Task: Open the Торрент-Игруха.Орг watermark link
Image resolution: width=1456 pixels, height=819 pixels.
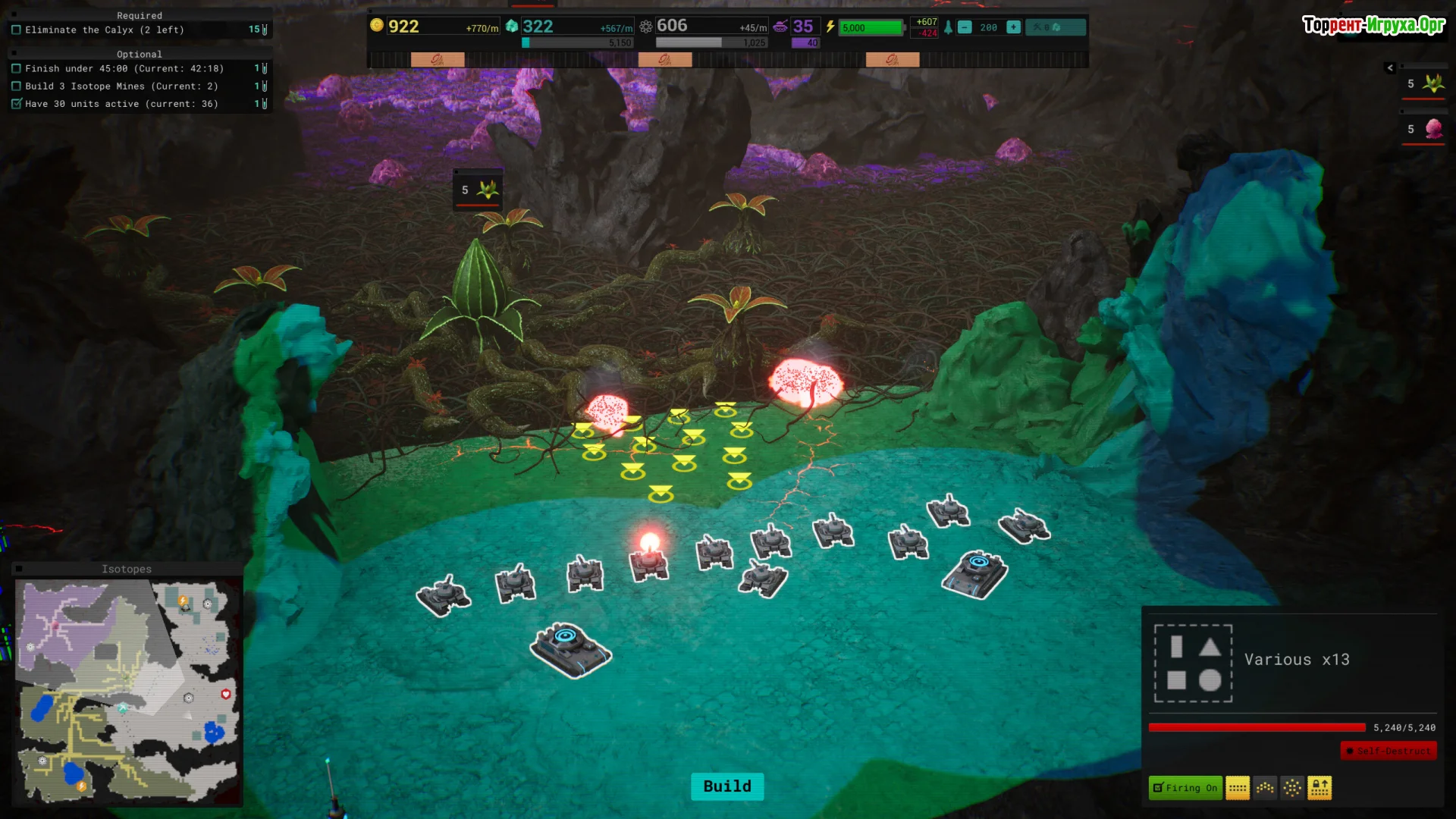Action: click(x=1373, y=25)
